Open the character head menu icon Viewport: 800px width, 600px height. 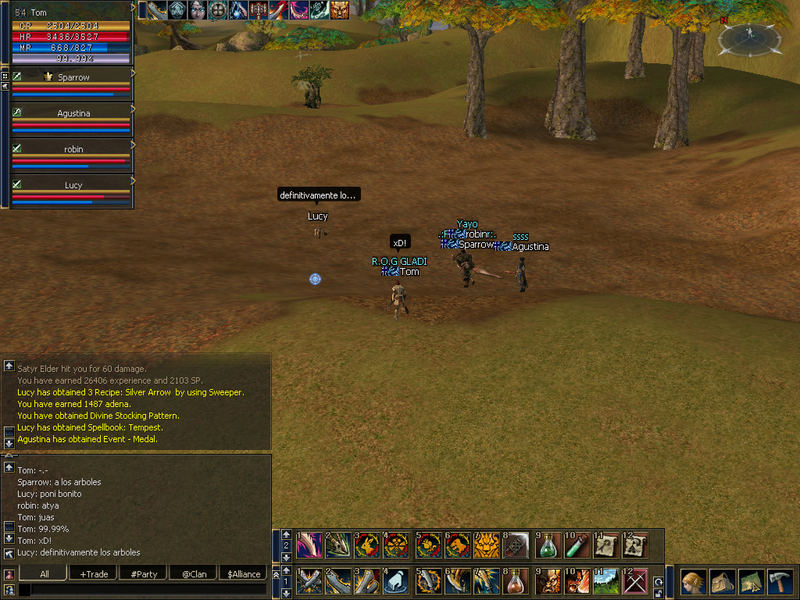[694, 582]
